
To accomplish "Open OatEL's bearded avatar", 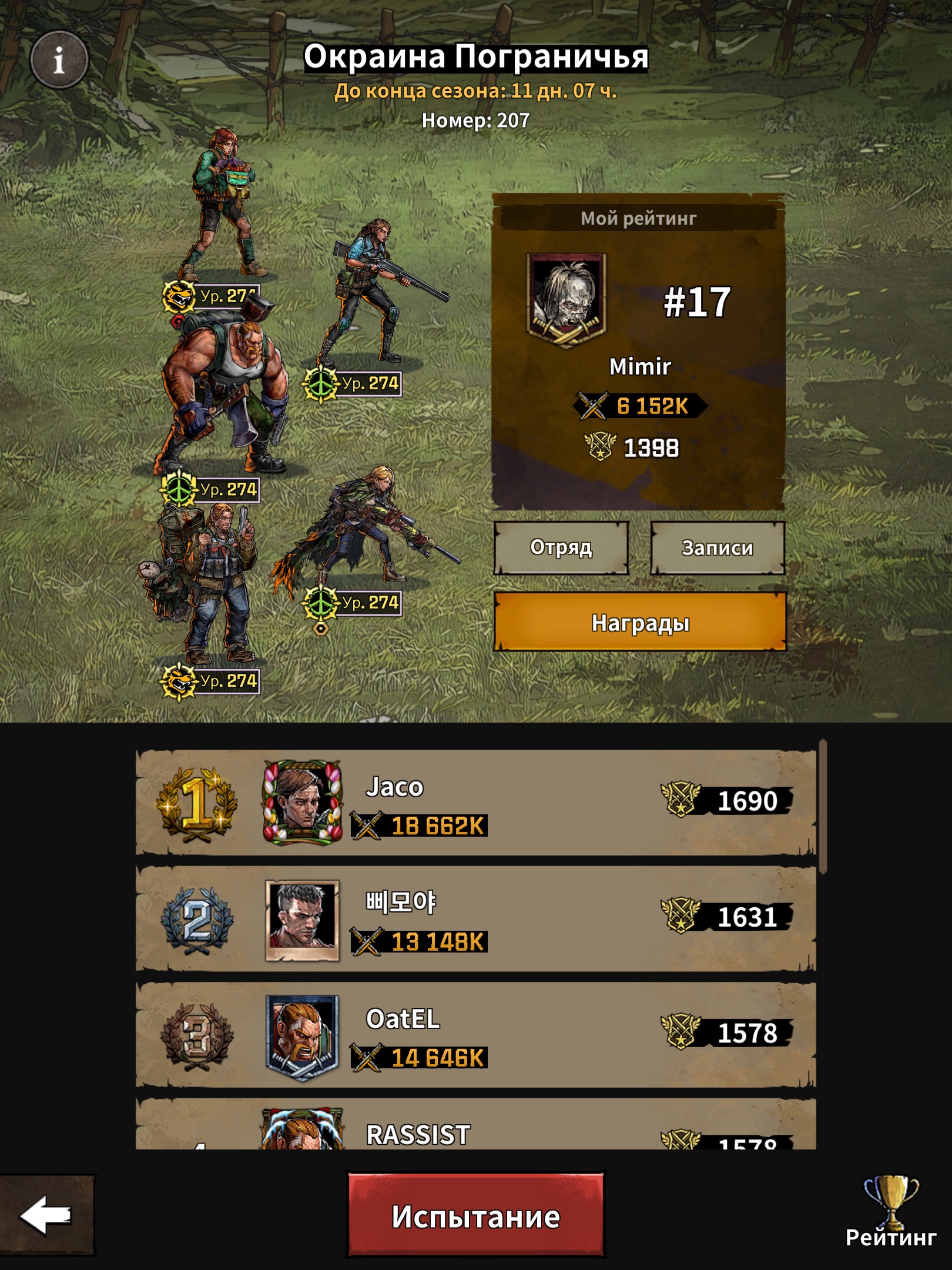I will [x=303, y=1036].
